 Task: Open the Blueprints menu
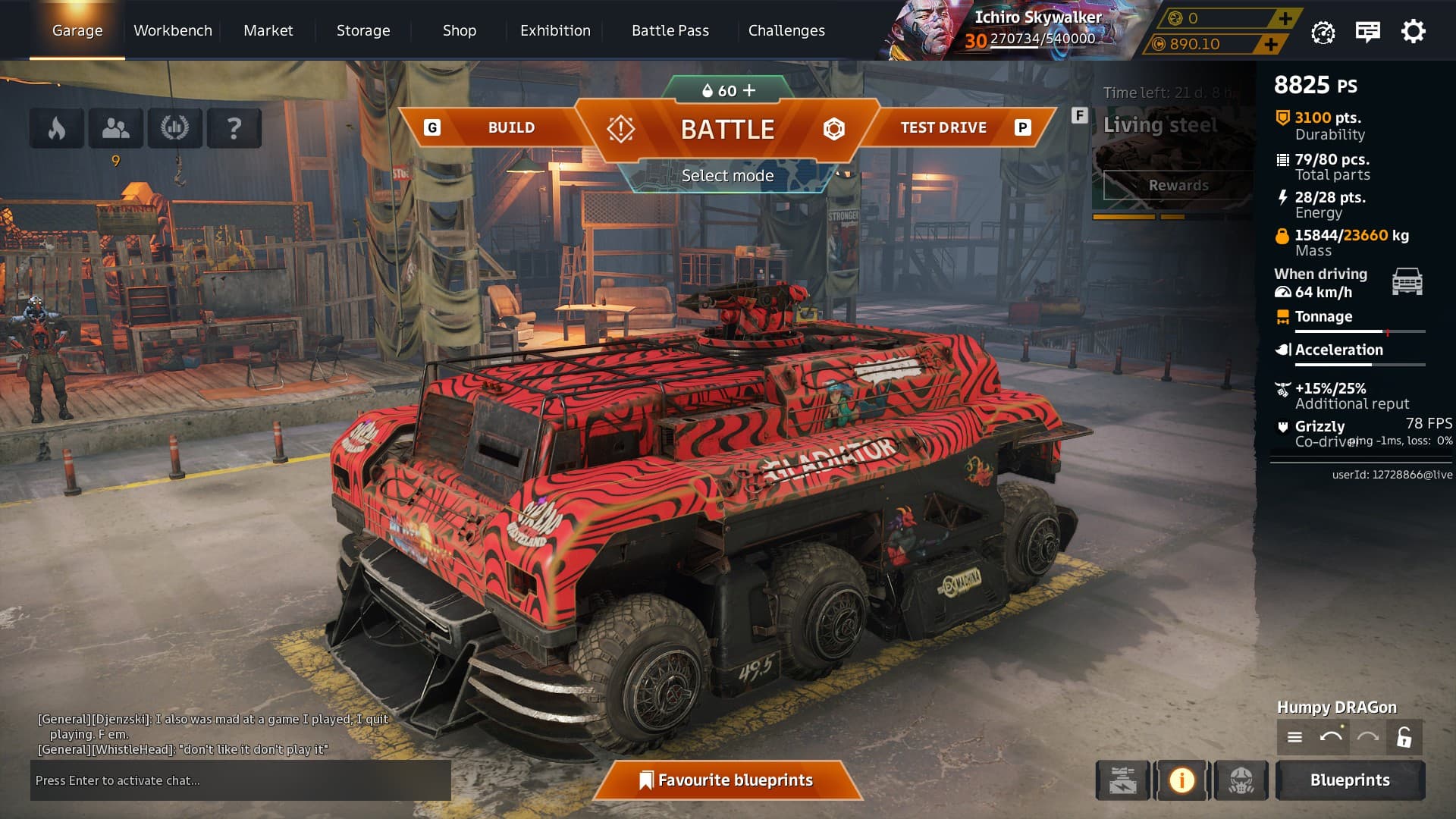coord(1350,780)
